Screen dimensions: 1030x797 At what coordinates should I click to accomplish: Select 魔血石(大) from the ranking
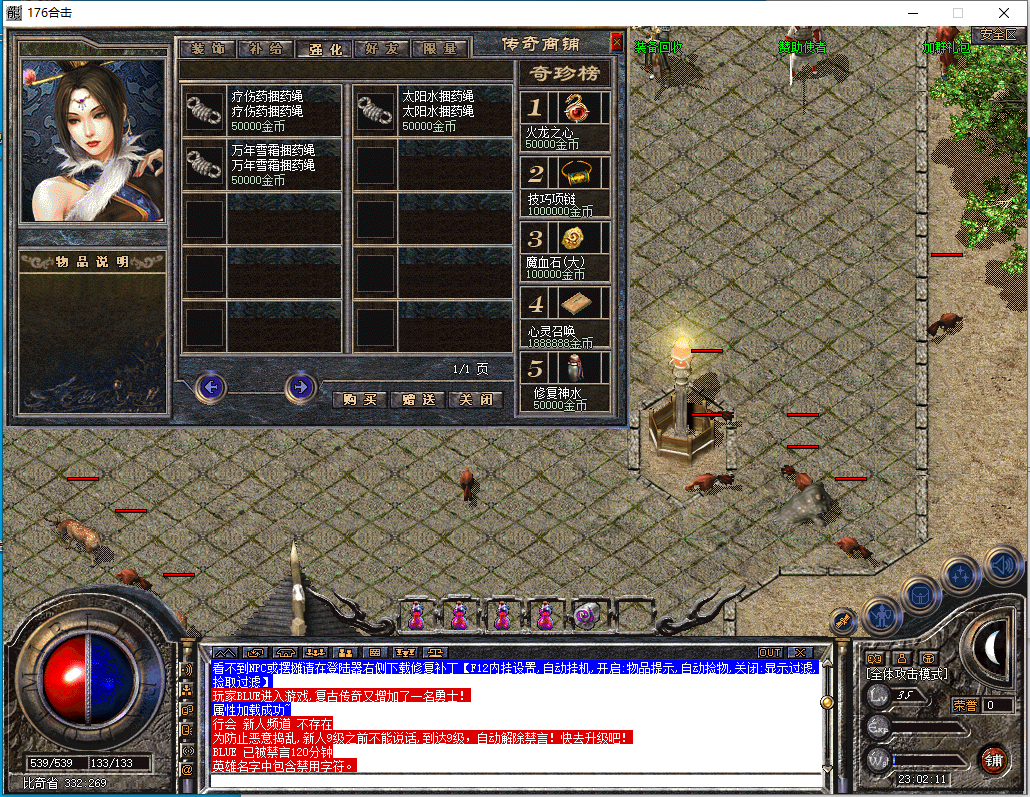[566, 250]
